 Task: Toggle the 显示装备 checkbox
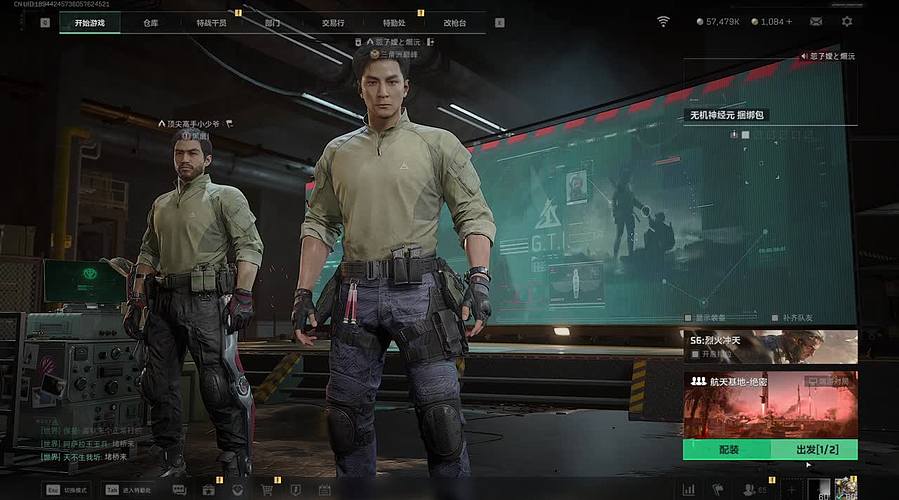[687, 318]
